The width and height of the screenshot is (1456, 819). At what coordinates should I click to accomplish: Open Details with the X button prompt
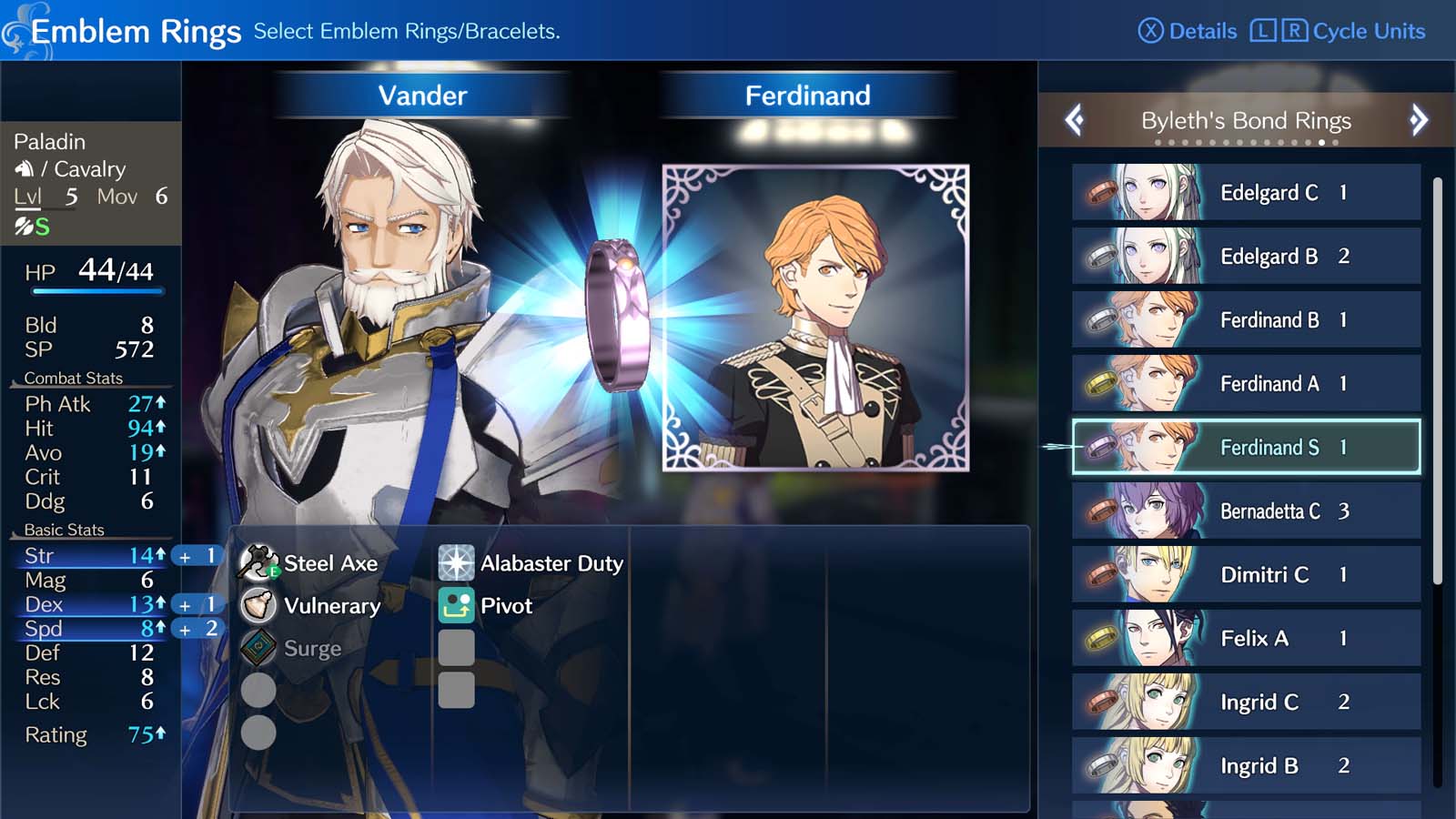(1189, 30)
